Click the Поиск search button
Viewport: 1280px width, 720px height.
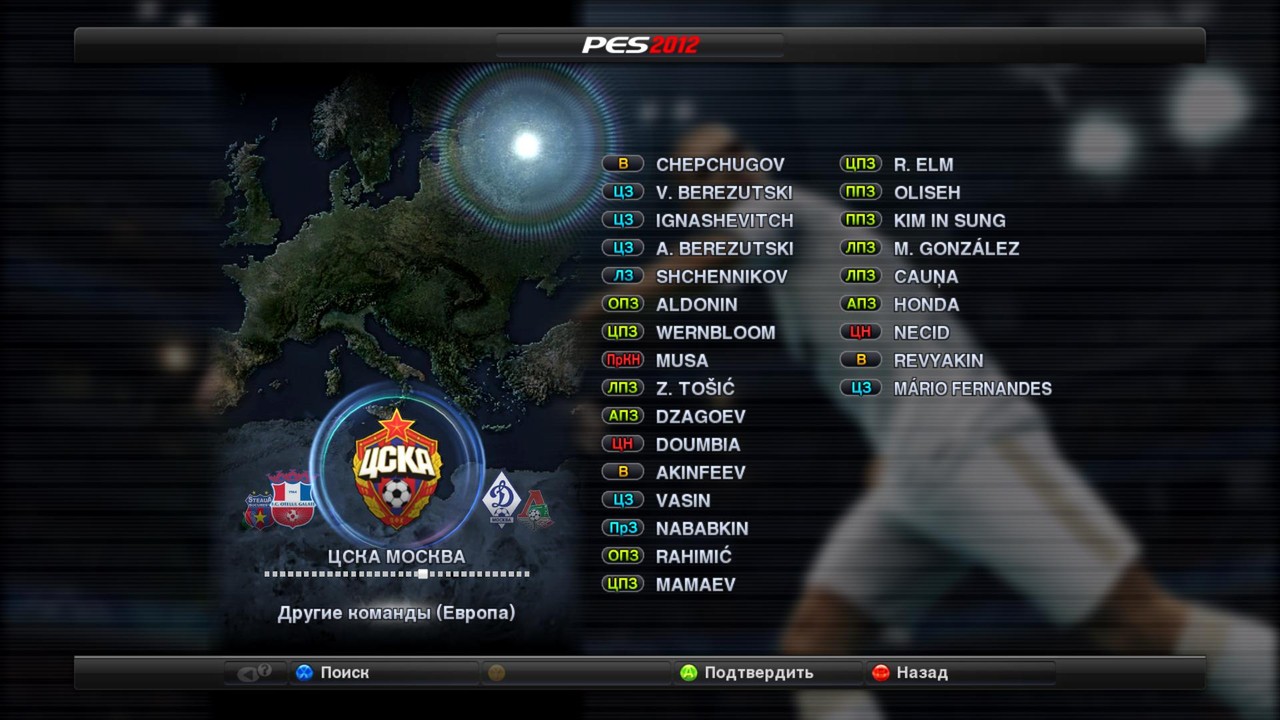(333, 673)
